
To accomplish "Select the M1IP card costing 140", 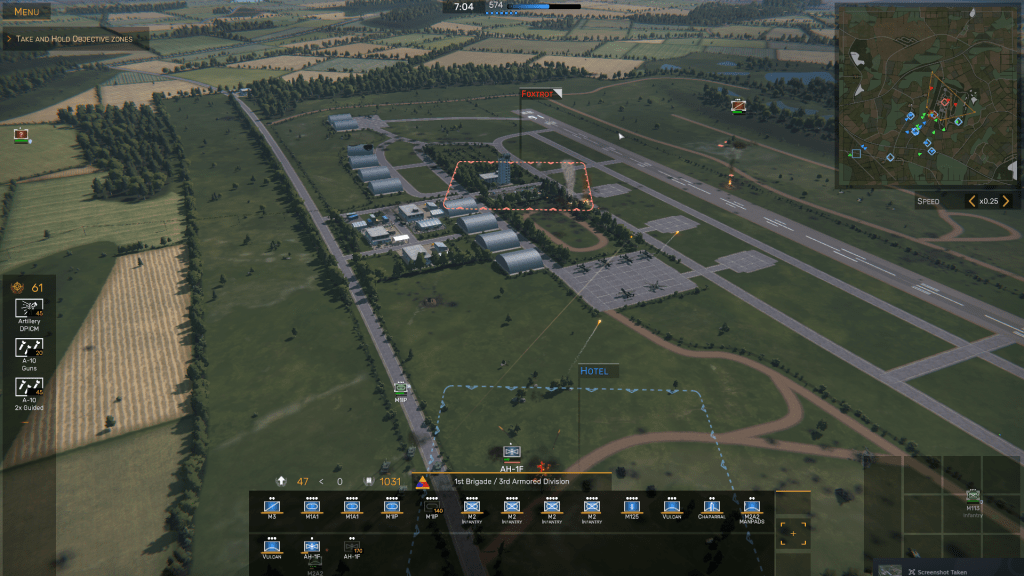I will point(432,509).
